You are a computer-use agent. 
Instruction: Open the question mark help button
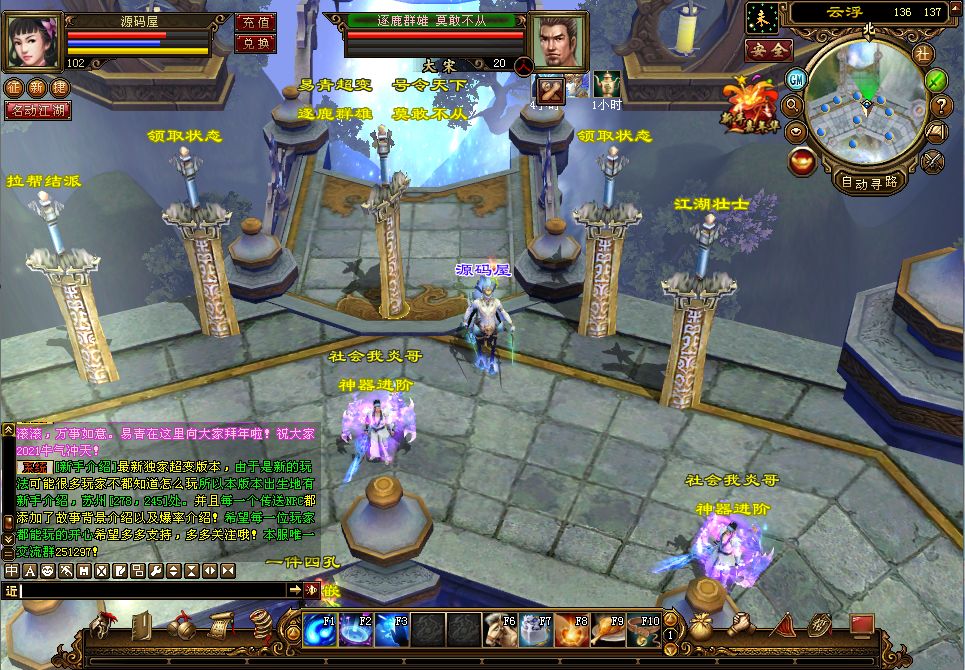[x=941, y=105]
